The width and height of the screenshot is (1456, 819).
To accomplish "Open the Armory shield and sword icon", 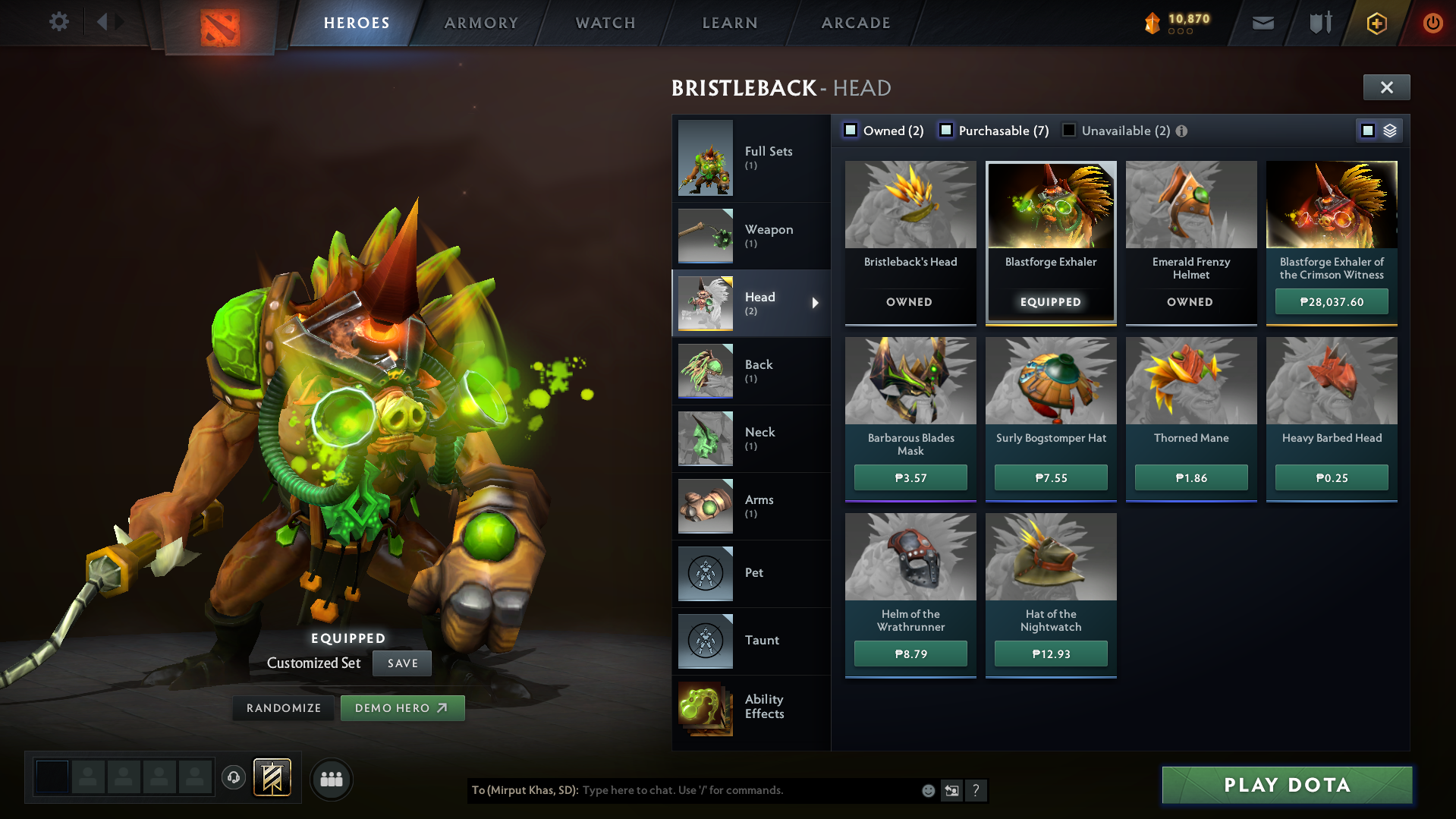I will tap(1320, 23).
